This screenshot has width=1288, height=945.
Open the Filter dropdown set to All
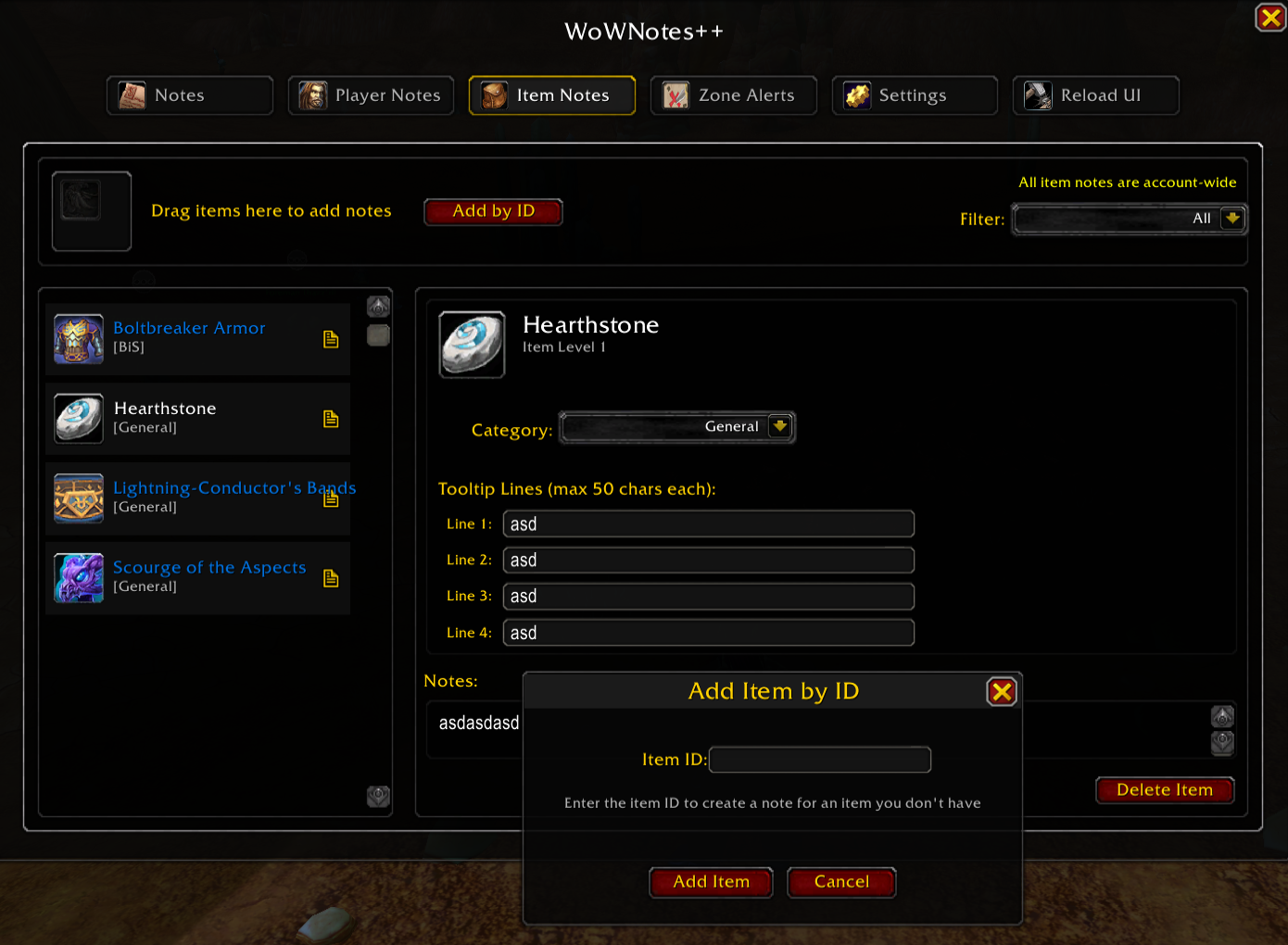[x=1129, y=219]
